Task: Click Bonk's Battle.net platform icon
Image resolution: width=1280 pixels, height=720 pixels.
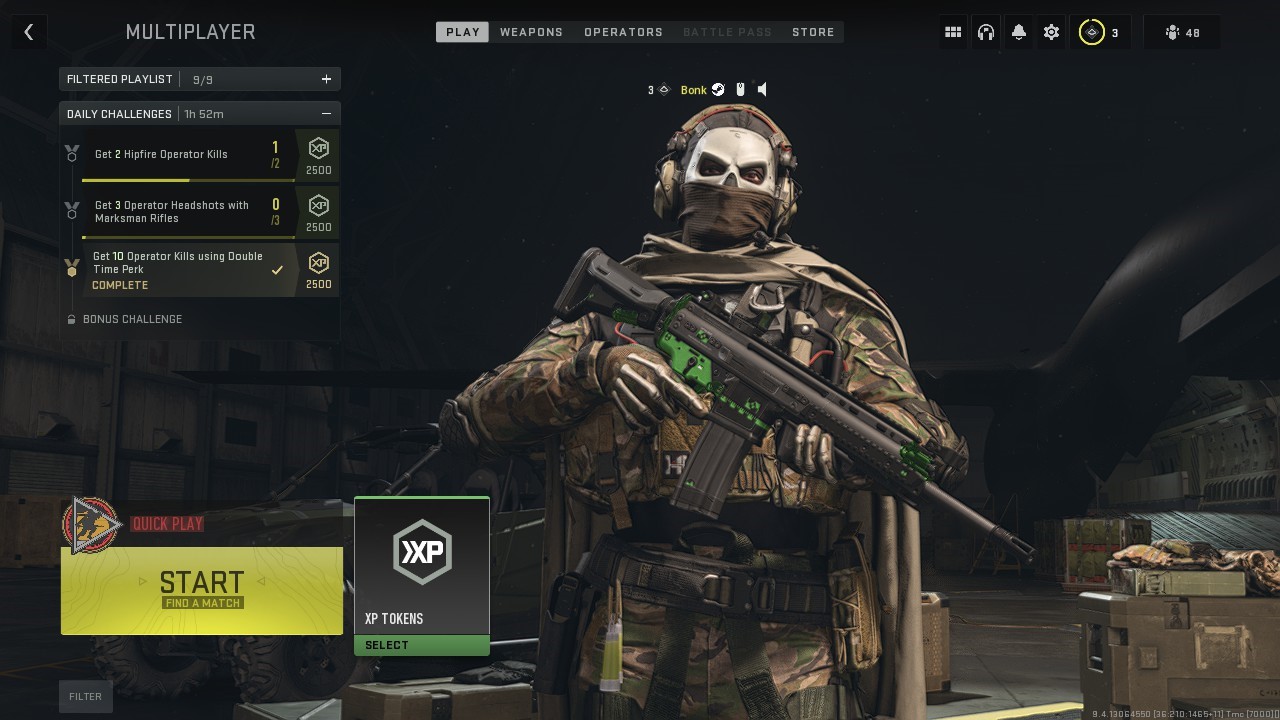Action: pos(720,89)
